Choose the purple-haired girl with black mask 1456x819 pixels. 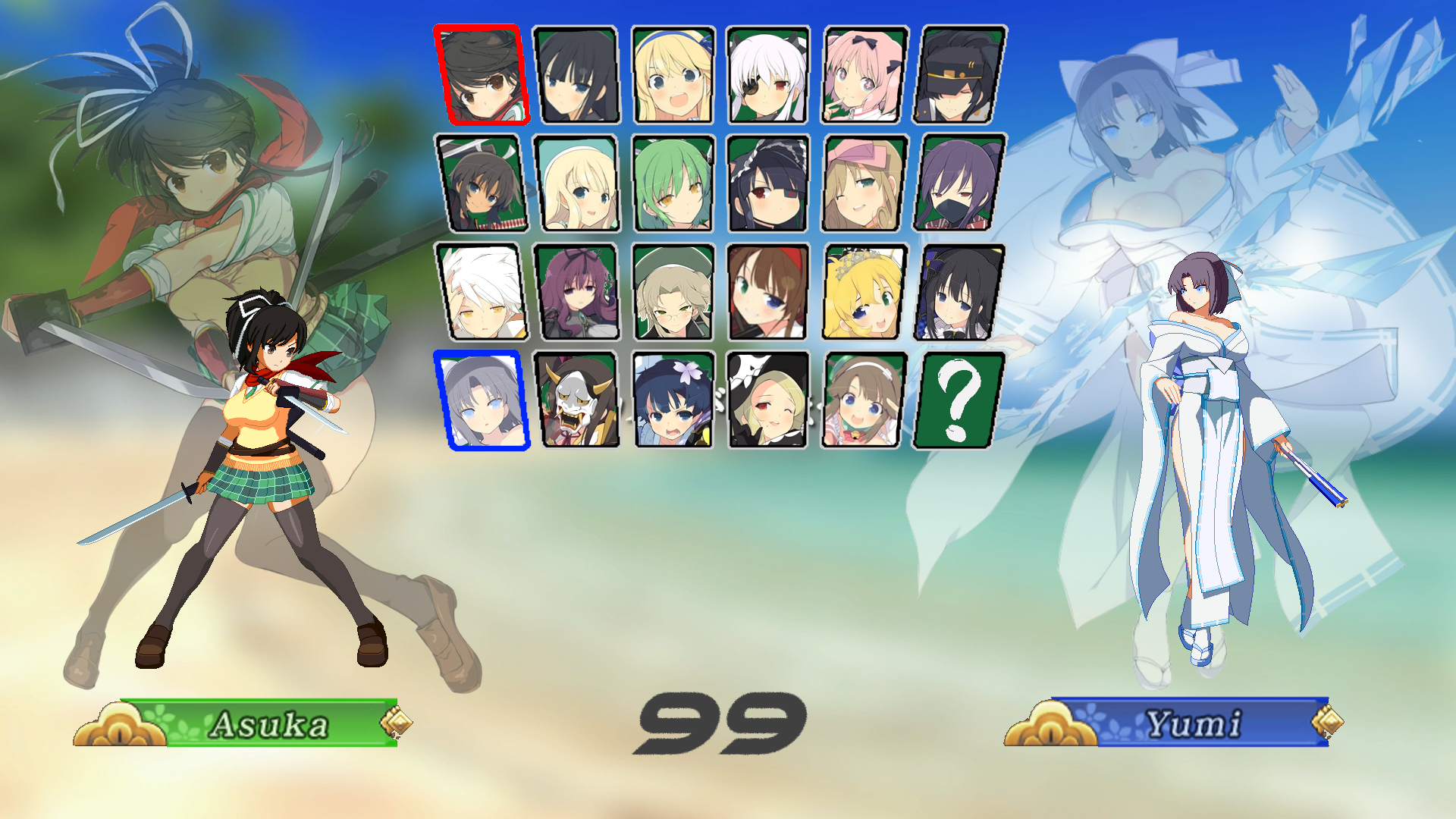960,183
